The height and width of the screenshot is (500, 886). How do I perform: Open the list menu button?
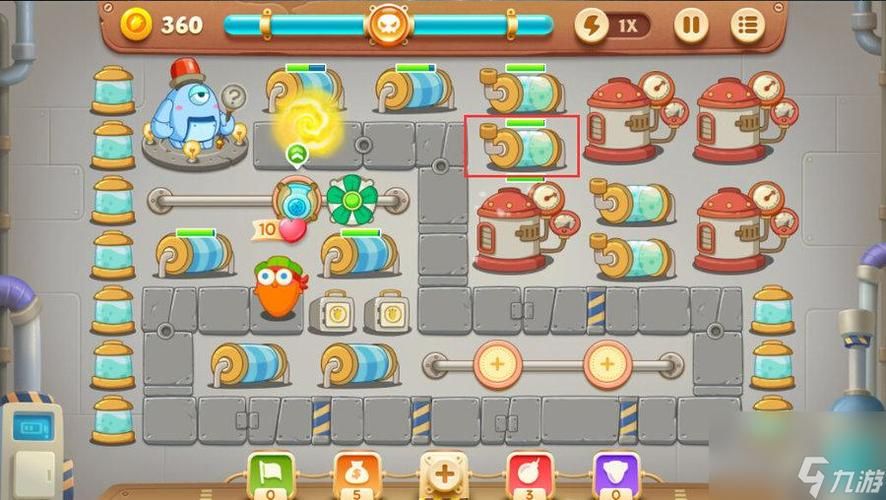point(747,25)
